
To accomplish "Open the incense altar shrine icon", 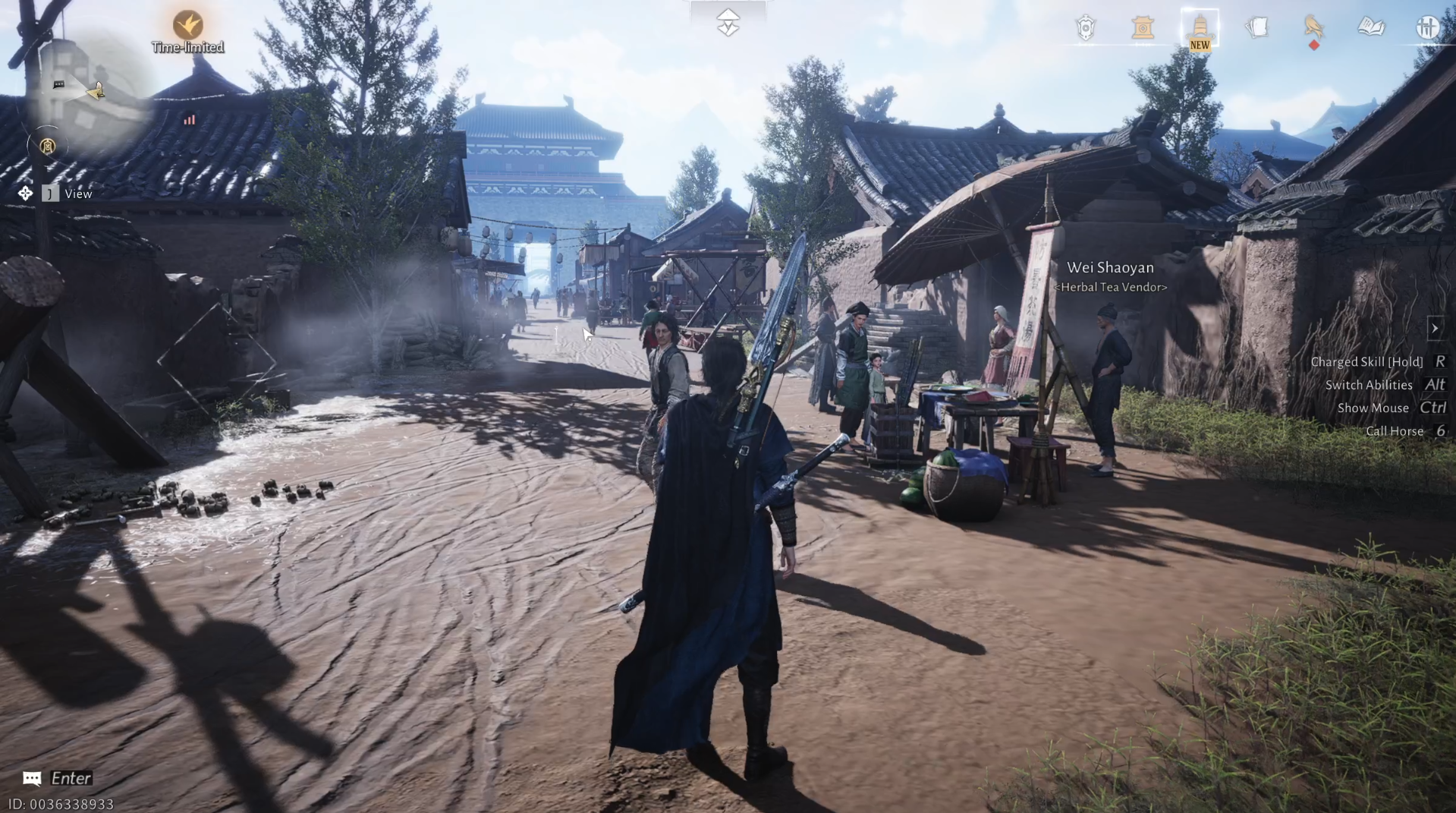I will [x=1143, y=27].
